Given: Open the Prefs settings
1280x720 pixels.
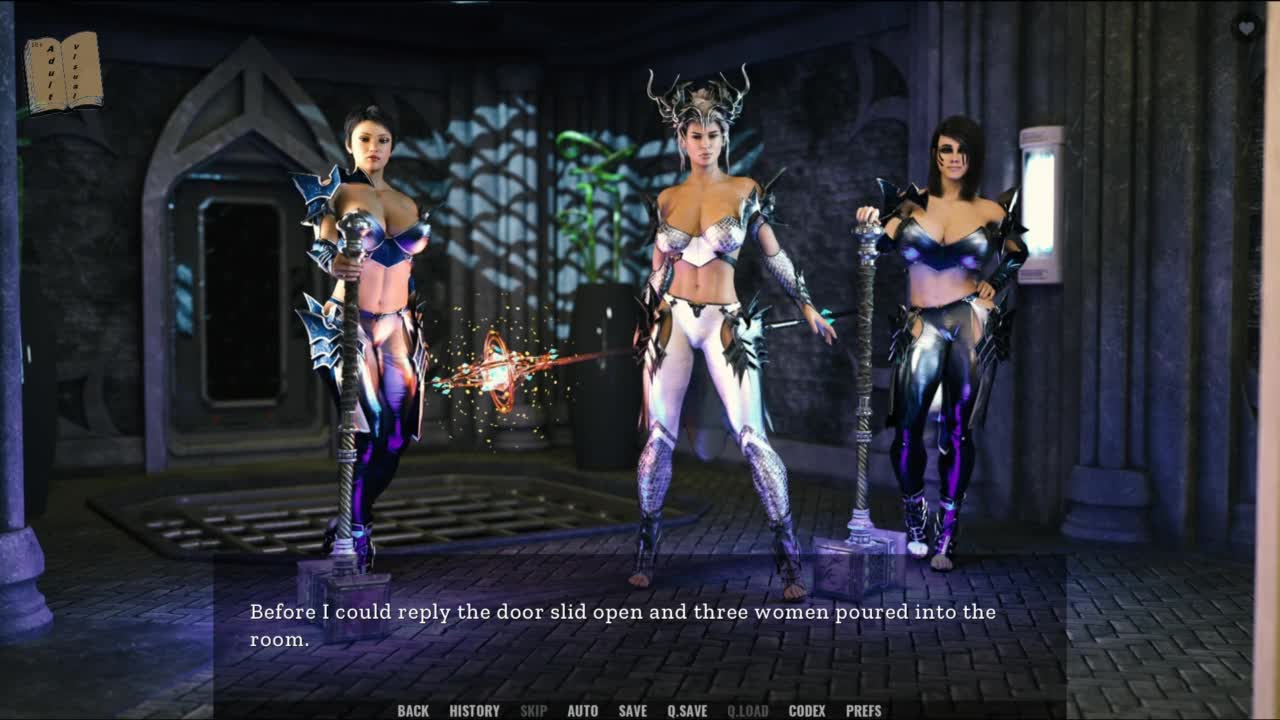Looking at the screenshot, I should (x=864, y=711).
